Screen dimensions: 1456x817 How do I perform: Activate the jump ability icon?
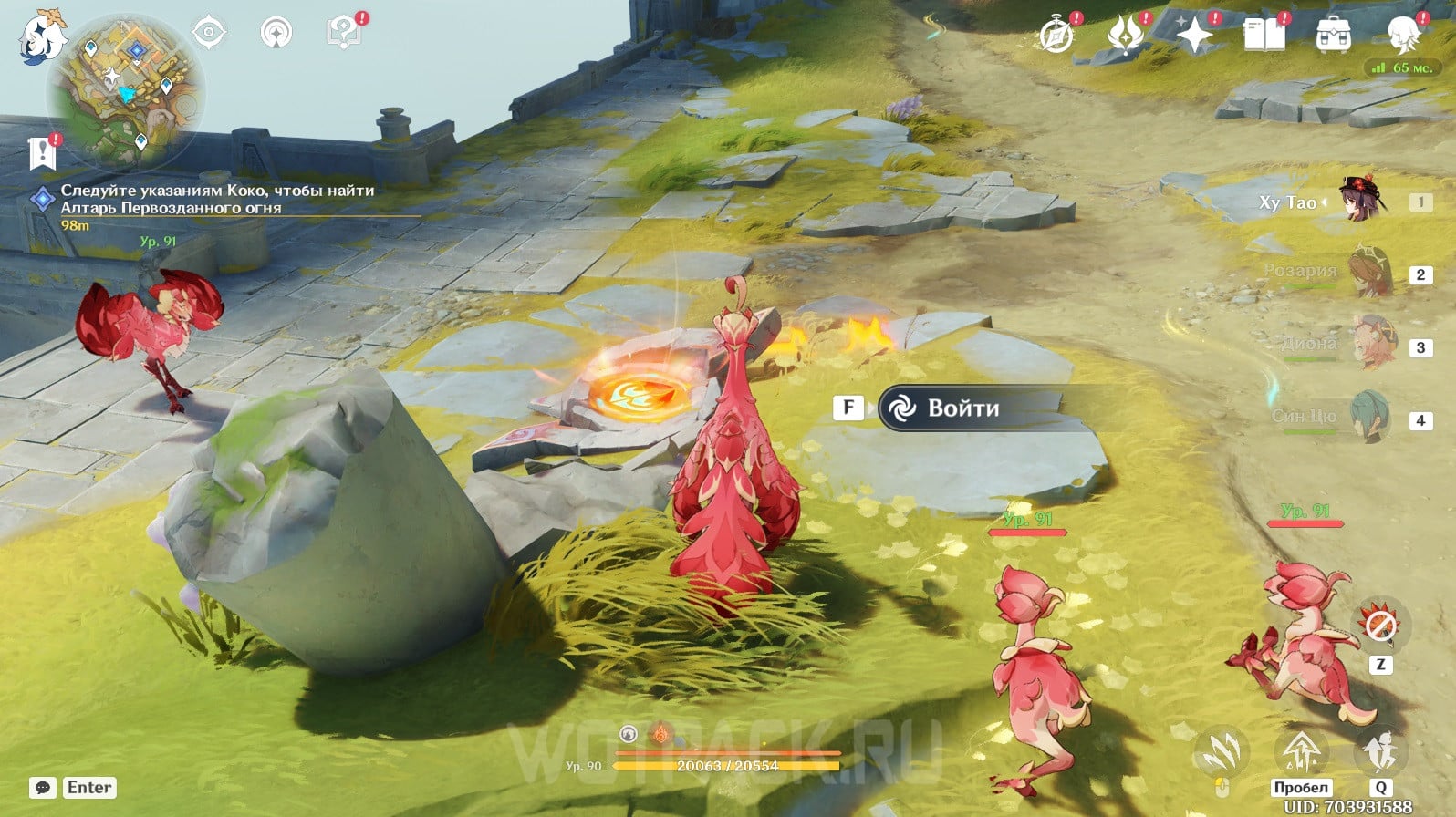tap(1301, 753)
